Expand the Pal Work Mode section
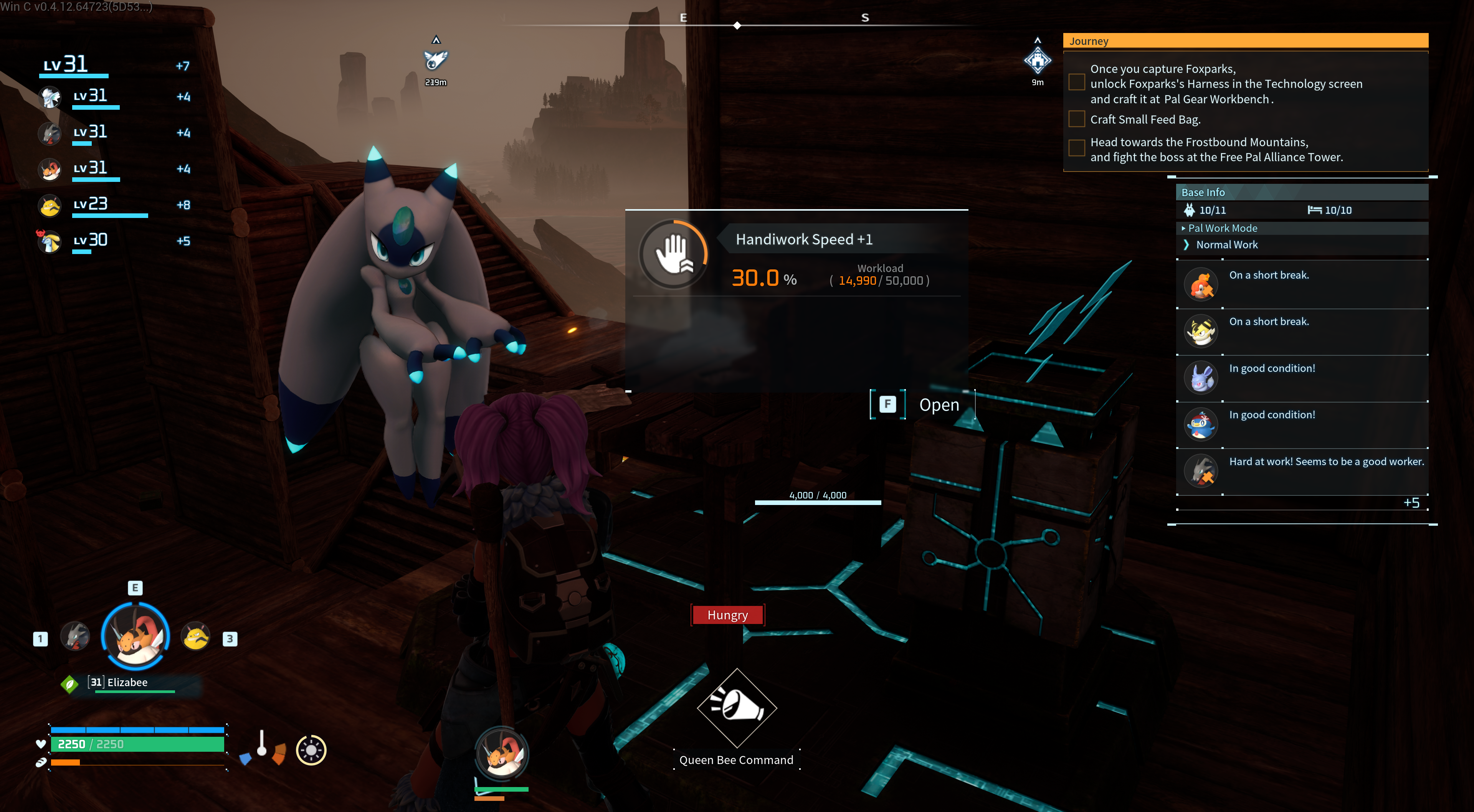This screenshot has height=812, width=1474. [x=1222, y=228]
